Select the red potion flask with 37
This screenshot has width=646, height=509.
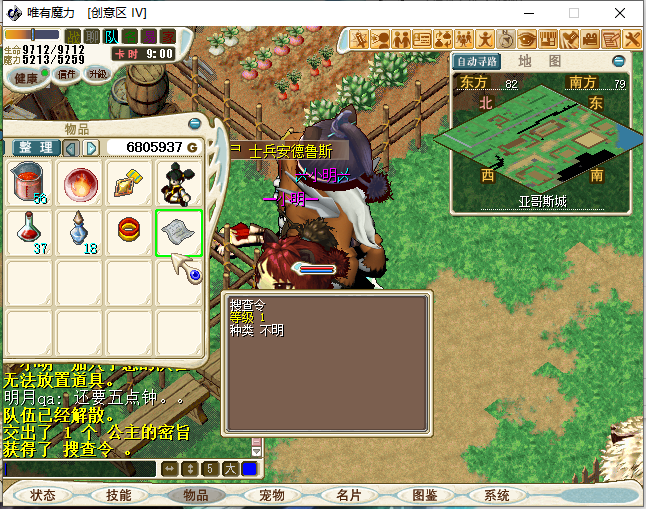31,233
